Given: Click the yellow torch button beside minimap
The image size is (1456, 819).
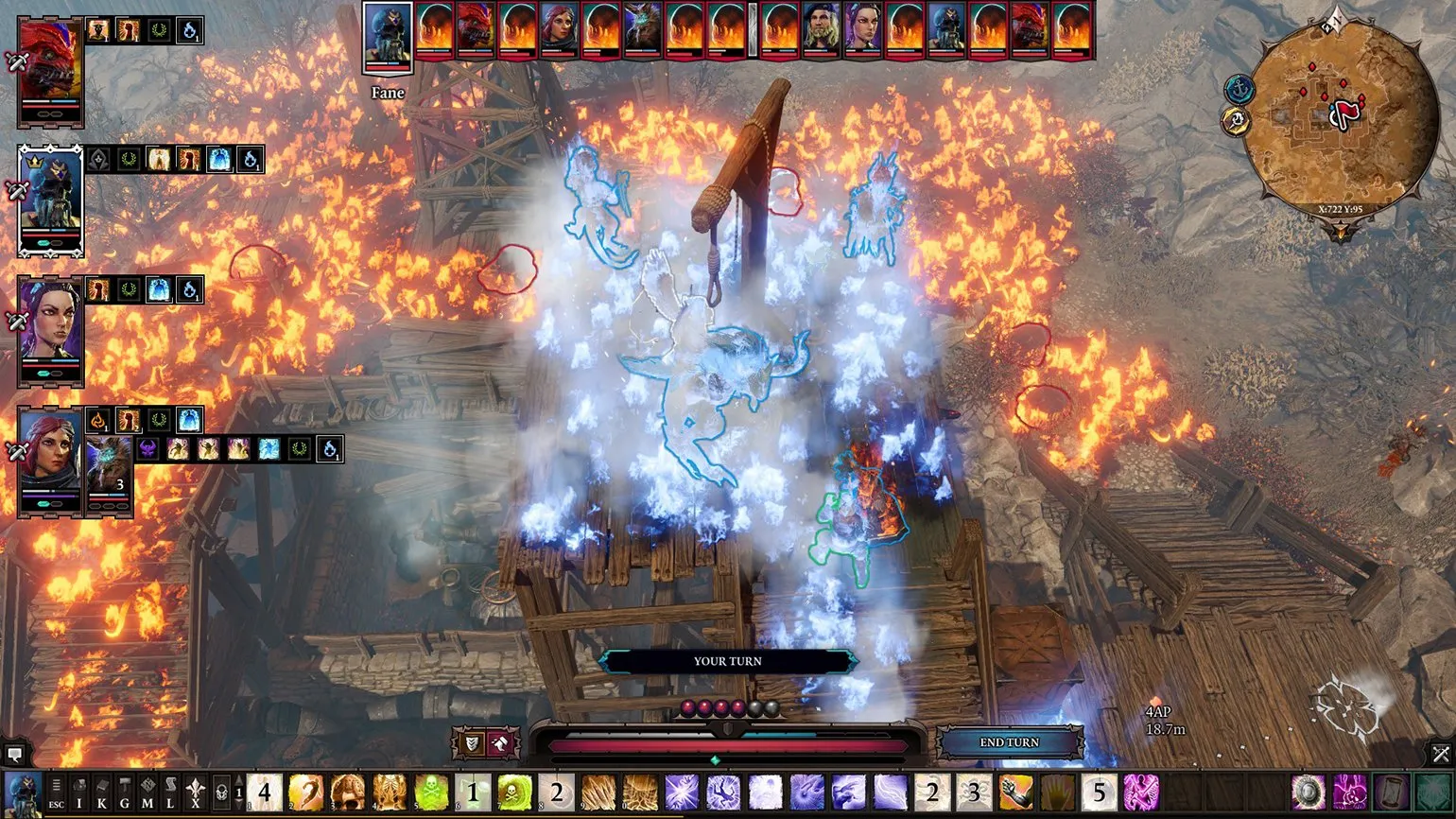Looking at the screenshot, I should (x=1235, y=121).
